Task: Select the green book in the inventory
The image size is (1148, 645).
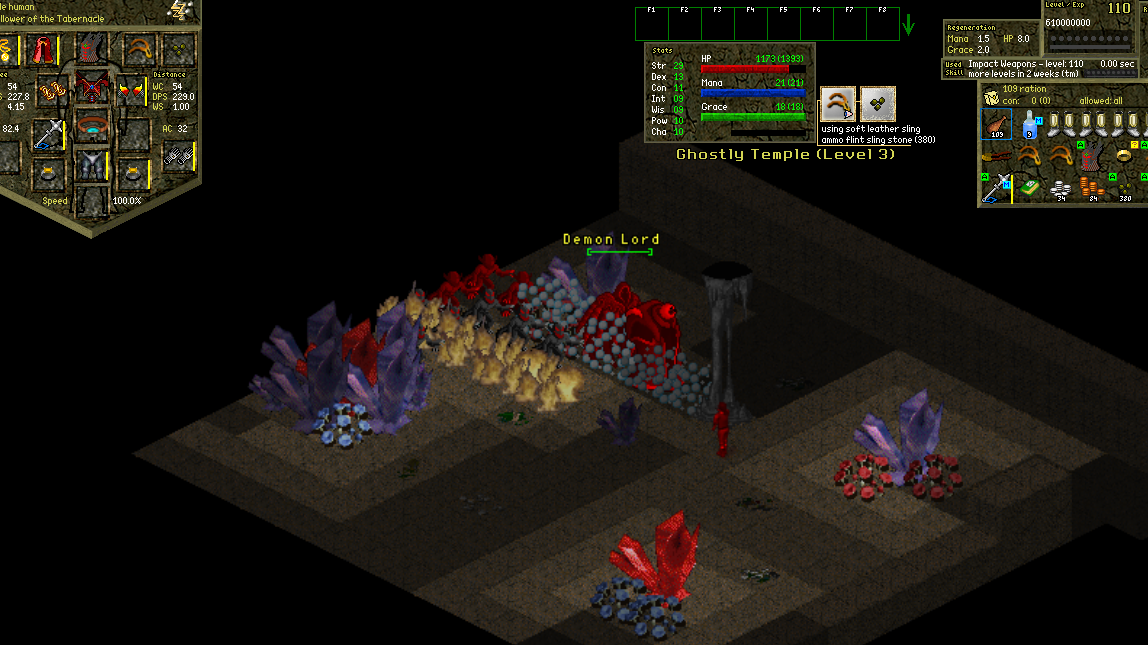Action: 1030,187
